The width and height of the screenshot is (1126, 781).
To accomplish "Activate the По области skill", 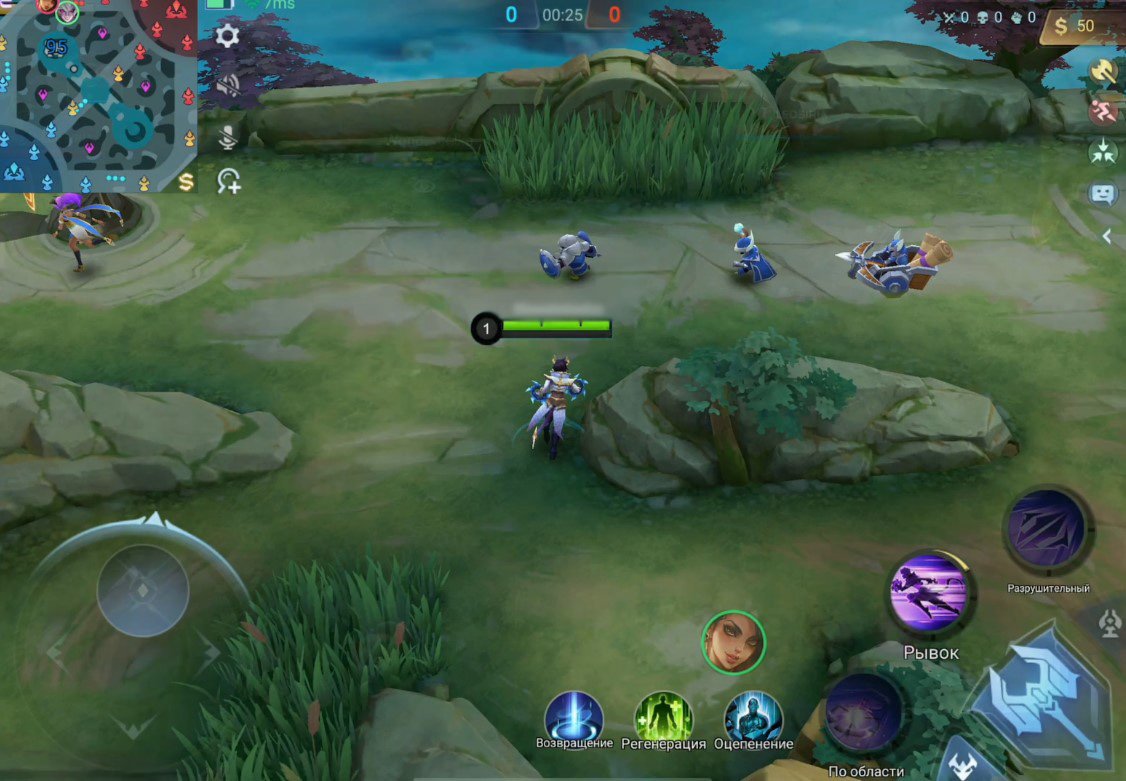I will point(864,714).
